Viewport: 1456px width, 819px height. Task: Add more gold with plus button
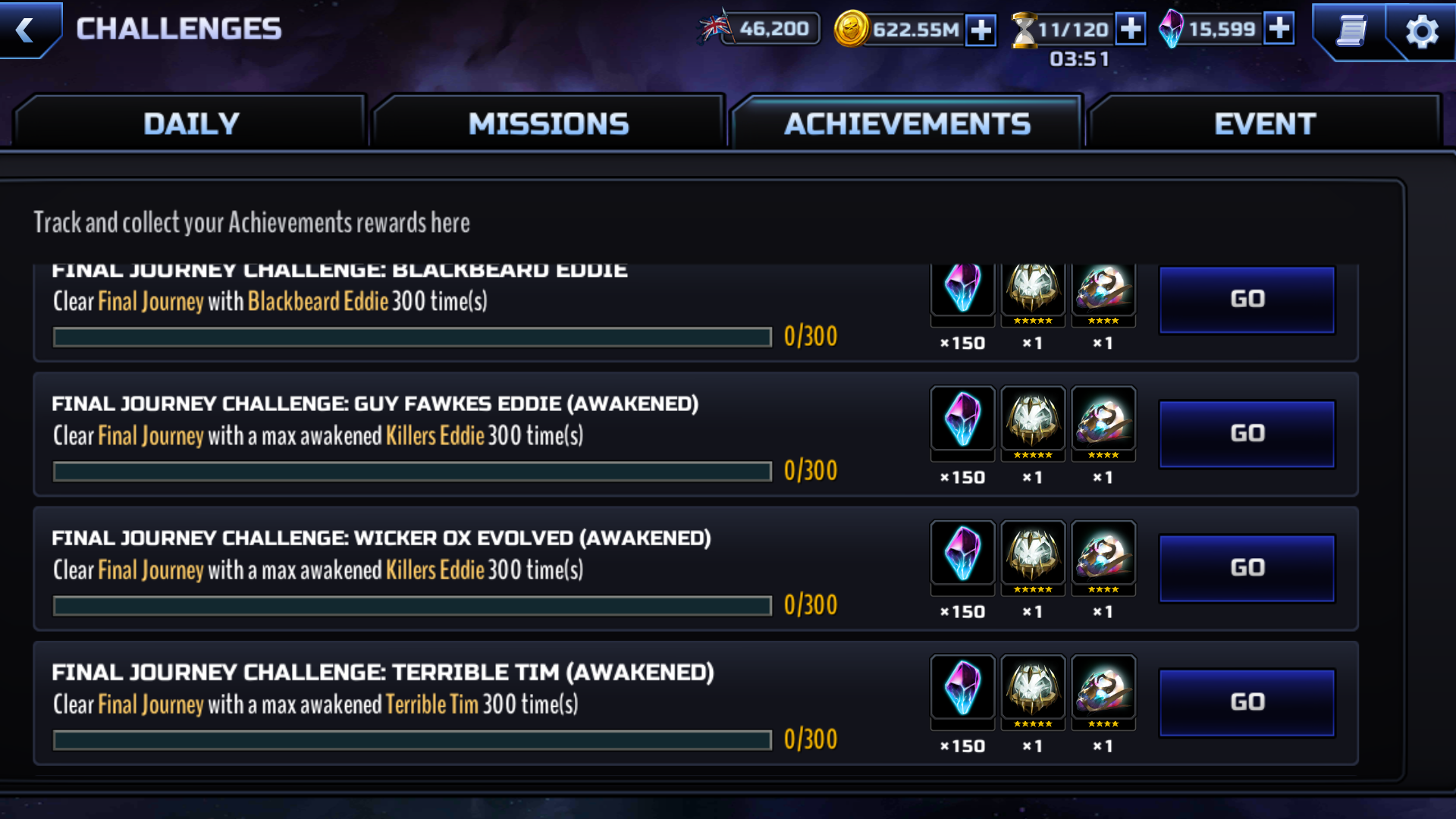pyautogui.click(x=981, y=30)
